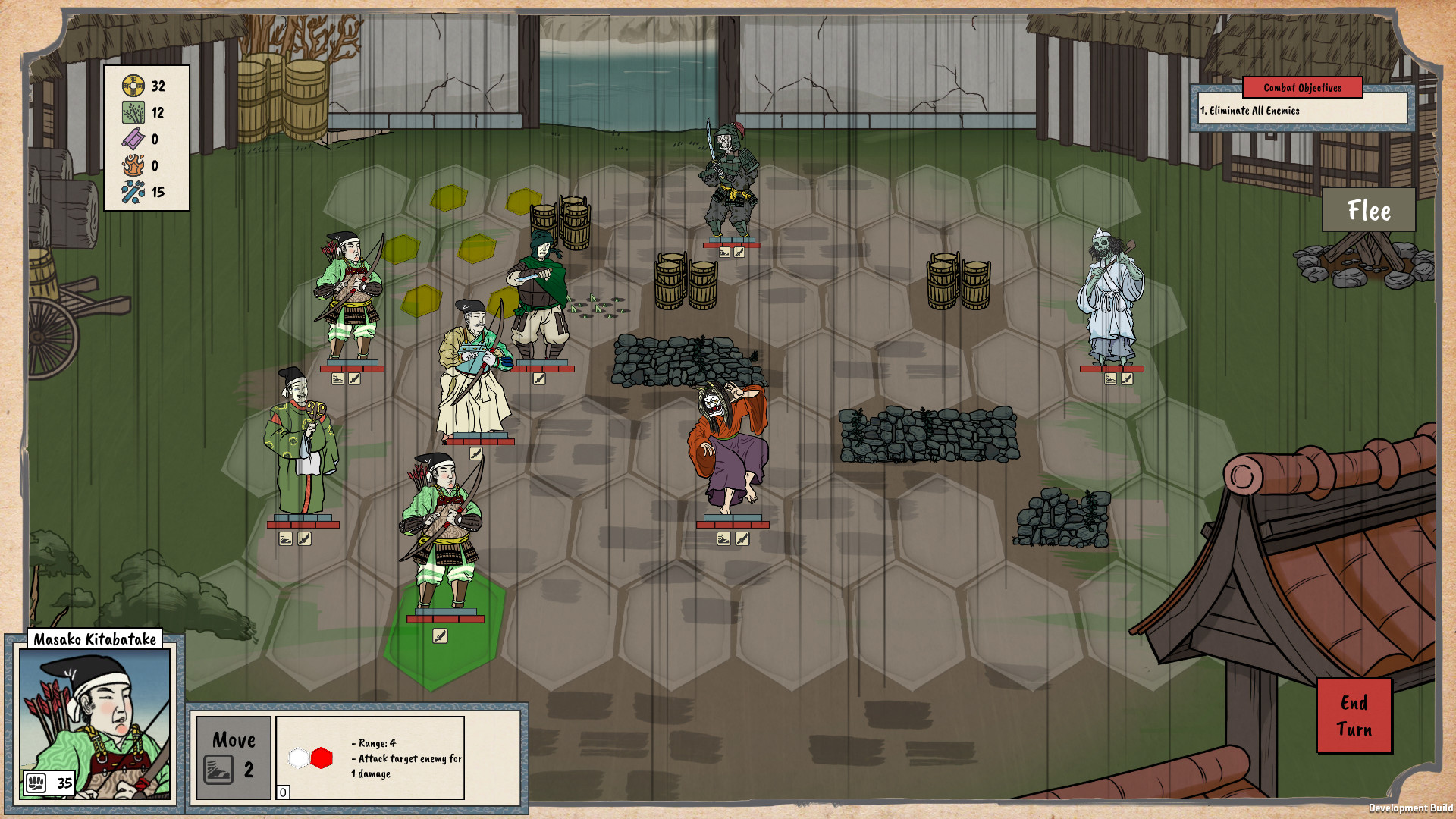The image size is (1456, 819).
Task: Target the white-robed skeleton enemy
Action: pyautogui.click(x=1110, y=300)
